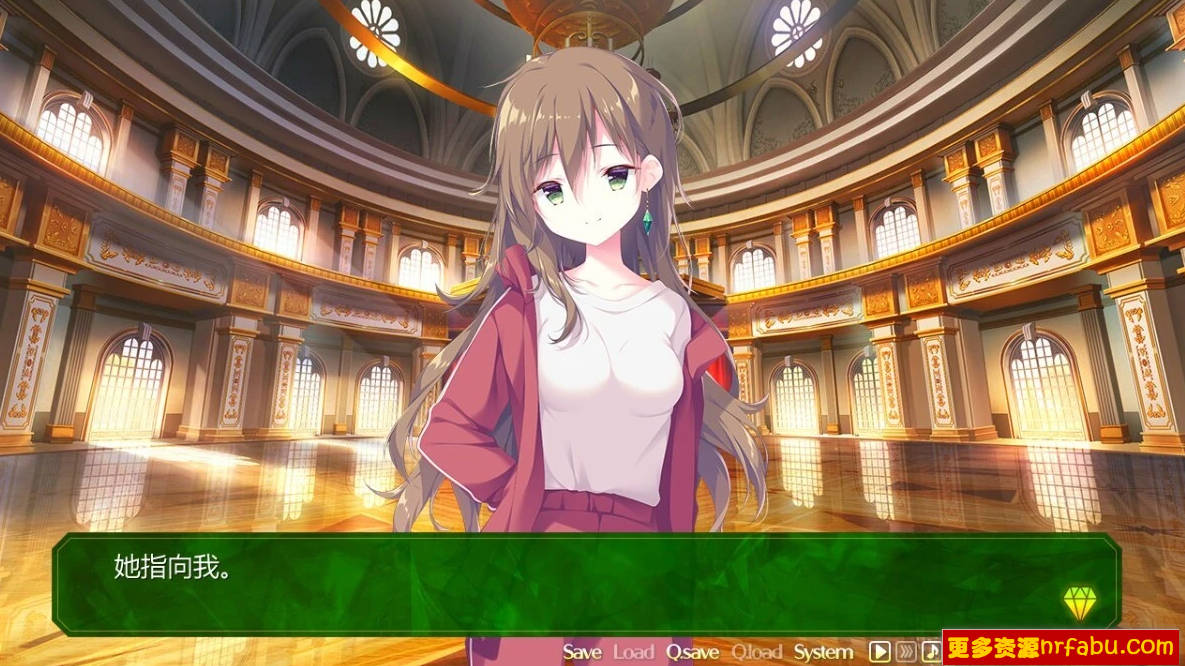Viewport: 1185px width, 666px height.
Task: Quick load with Q.load
Action: (x=757, y=652)
